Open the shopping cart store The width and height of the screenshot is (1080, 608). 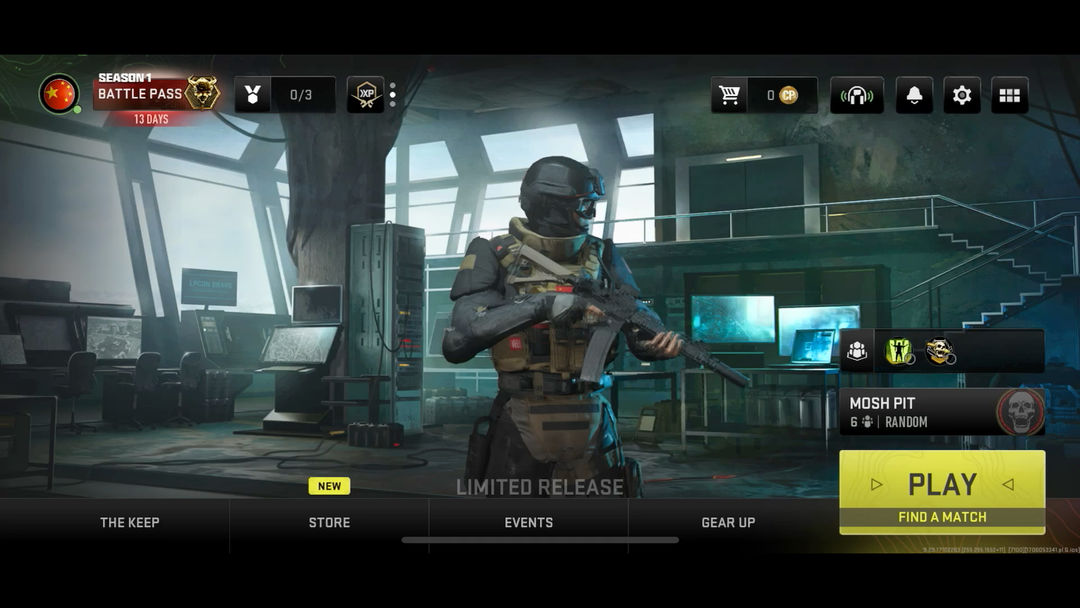(730, 95)
